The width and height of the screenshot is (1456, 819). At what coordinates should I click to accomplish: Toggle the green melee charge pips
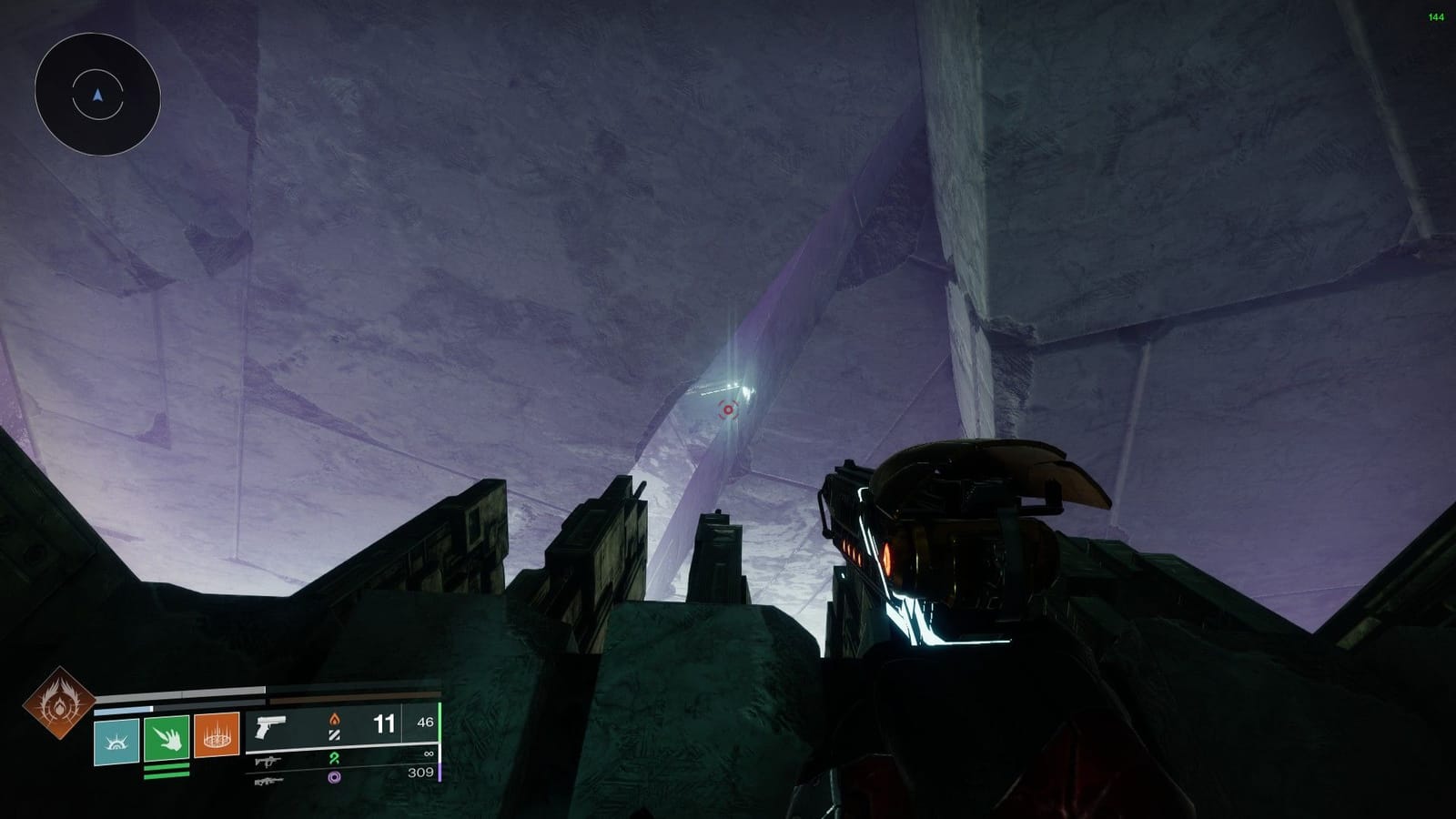click(167, 771)
